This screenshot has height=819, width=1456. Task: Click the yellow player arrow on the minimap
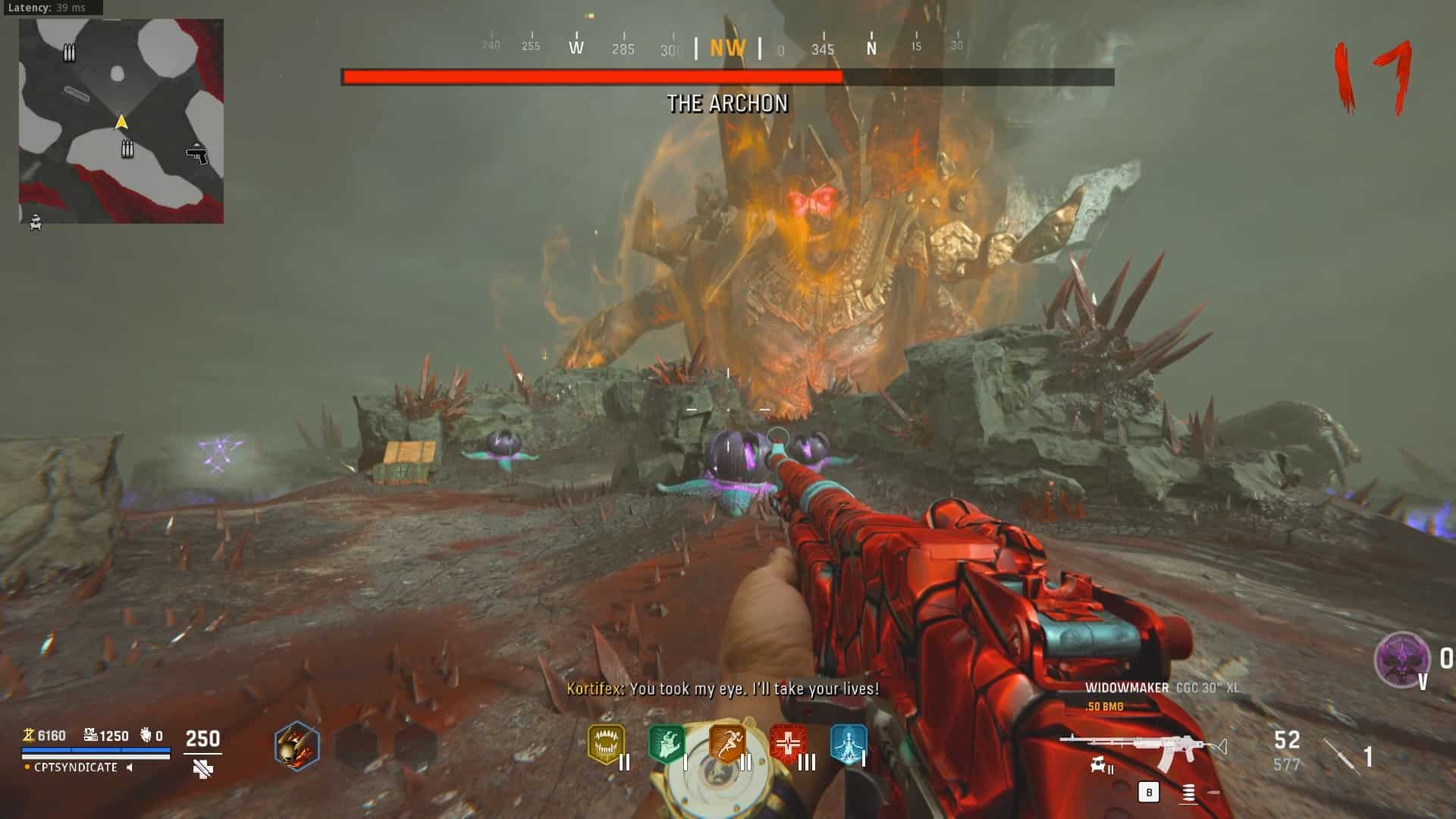pos(121,122)
